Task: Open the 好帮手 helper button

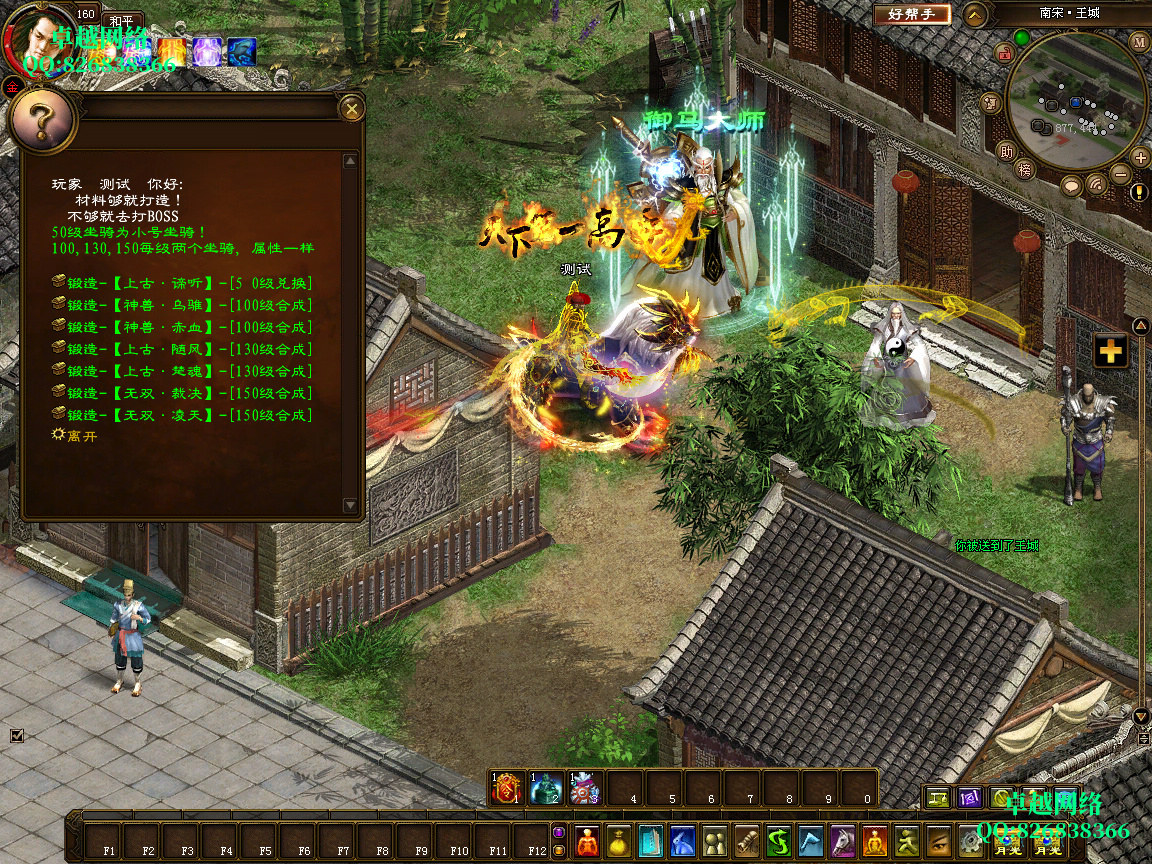Action: [912, 14]
